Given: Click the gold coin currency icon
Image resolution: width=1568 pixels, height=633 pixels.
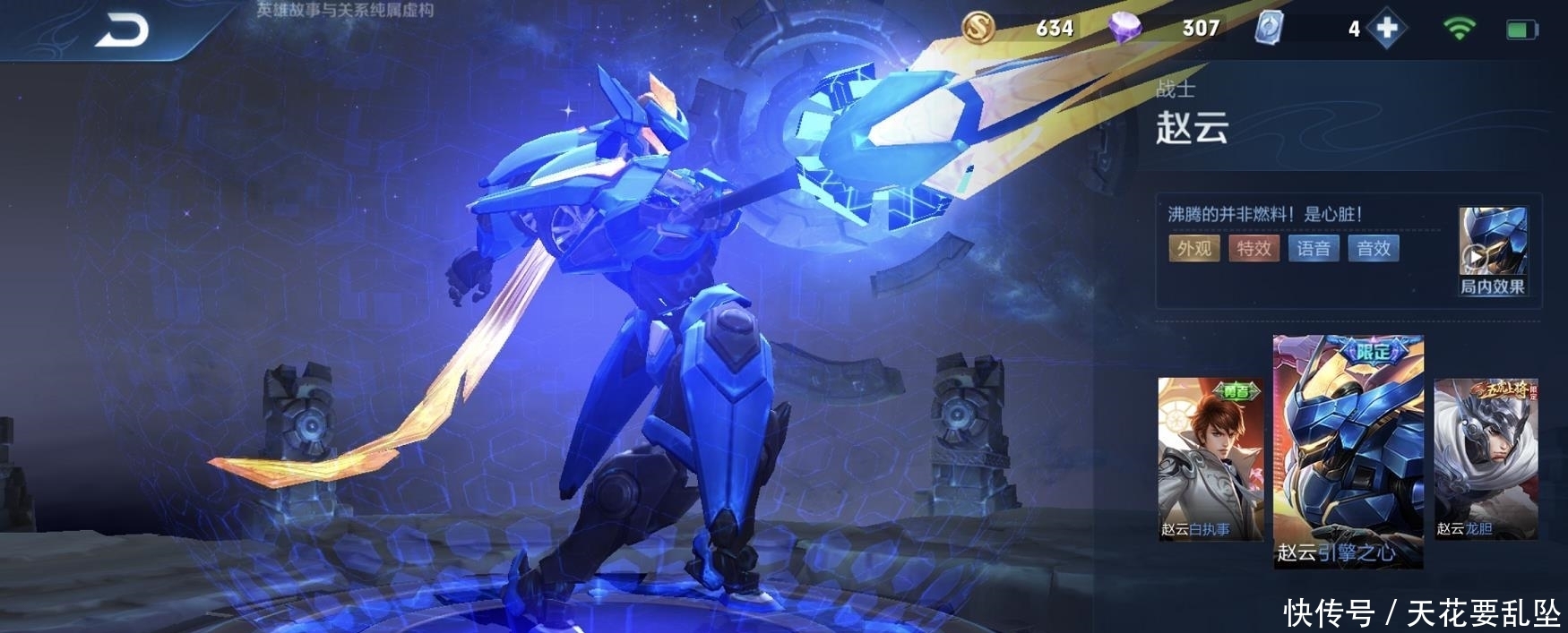Looking at the screenshot, I should coord(978,28).
